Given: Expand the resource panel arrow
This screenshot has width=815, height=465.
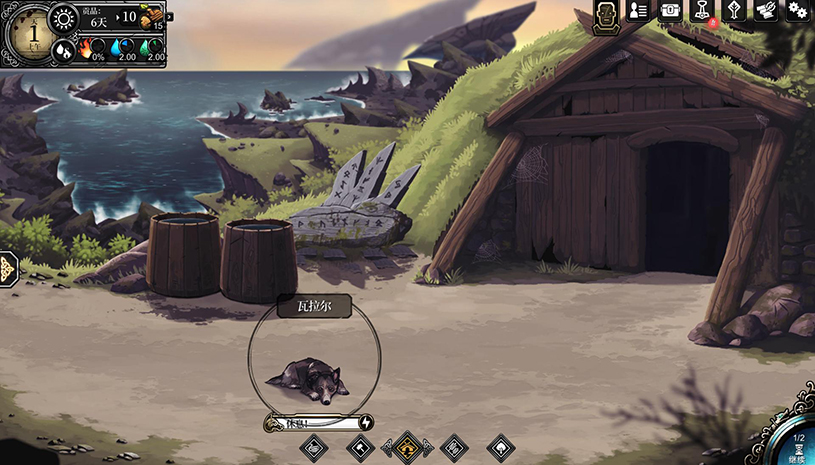Looking at the screenshot, I should coord(170,16).
